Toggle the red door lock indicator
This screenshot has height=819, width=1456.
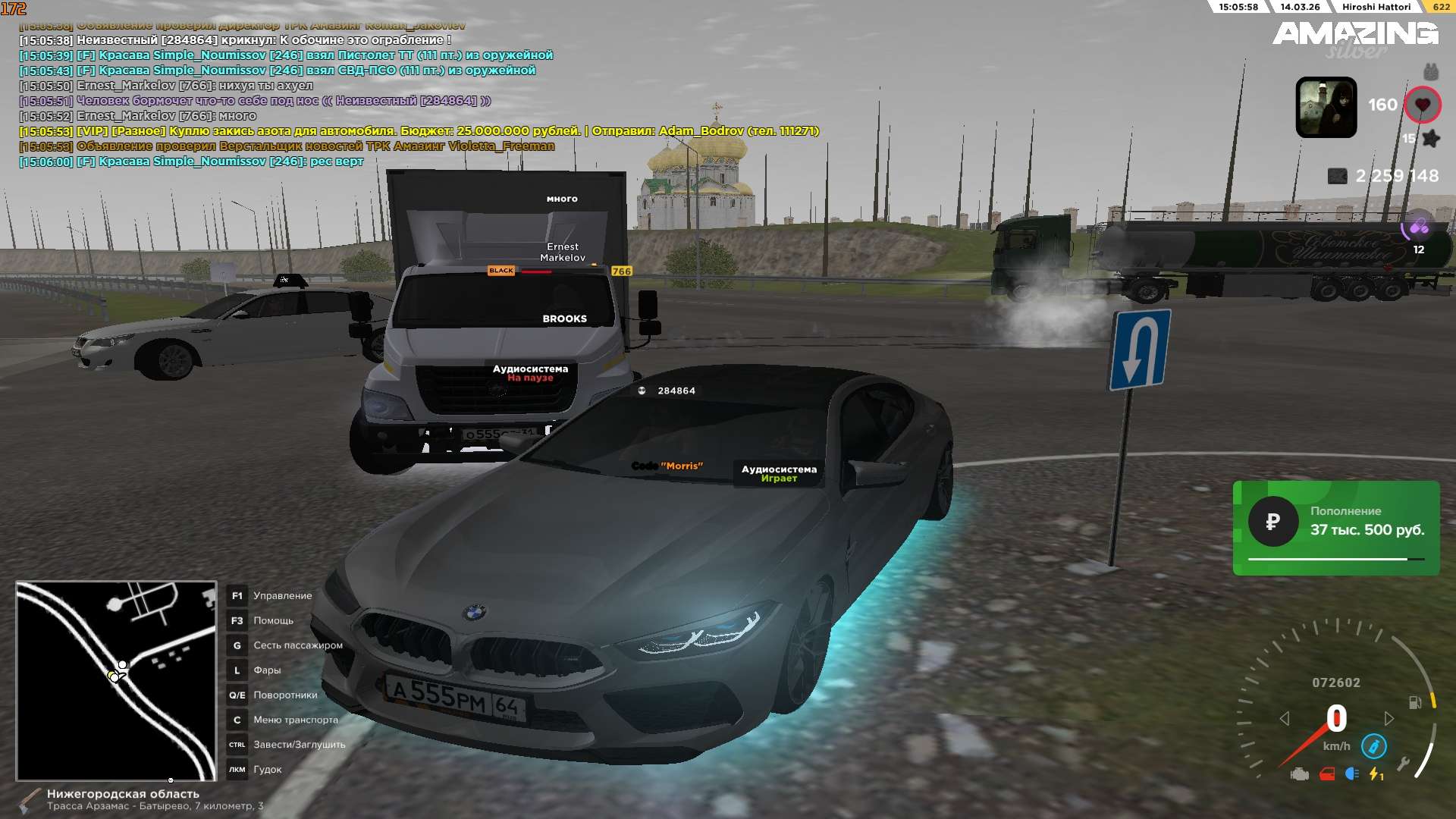(1327, 774)
